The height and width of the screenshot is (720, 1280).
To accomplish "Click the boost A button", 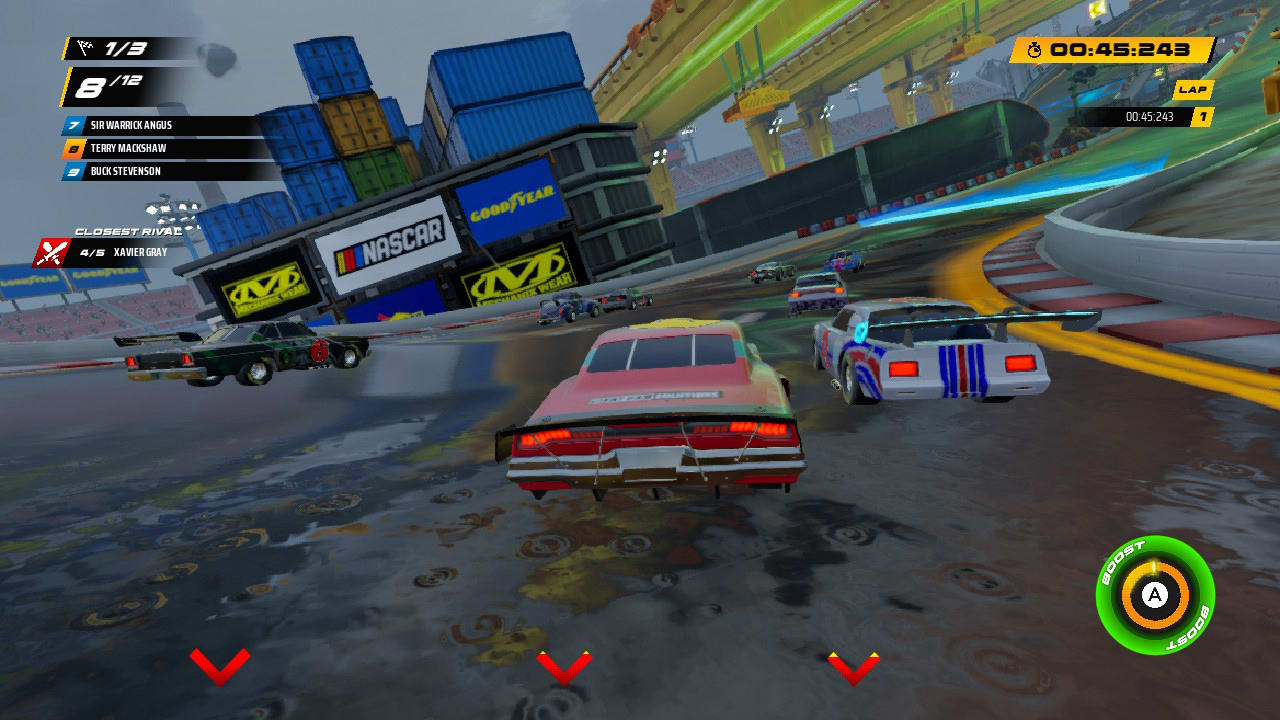I will (1157, 594).
